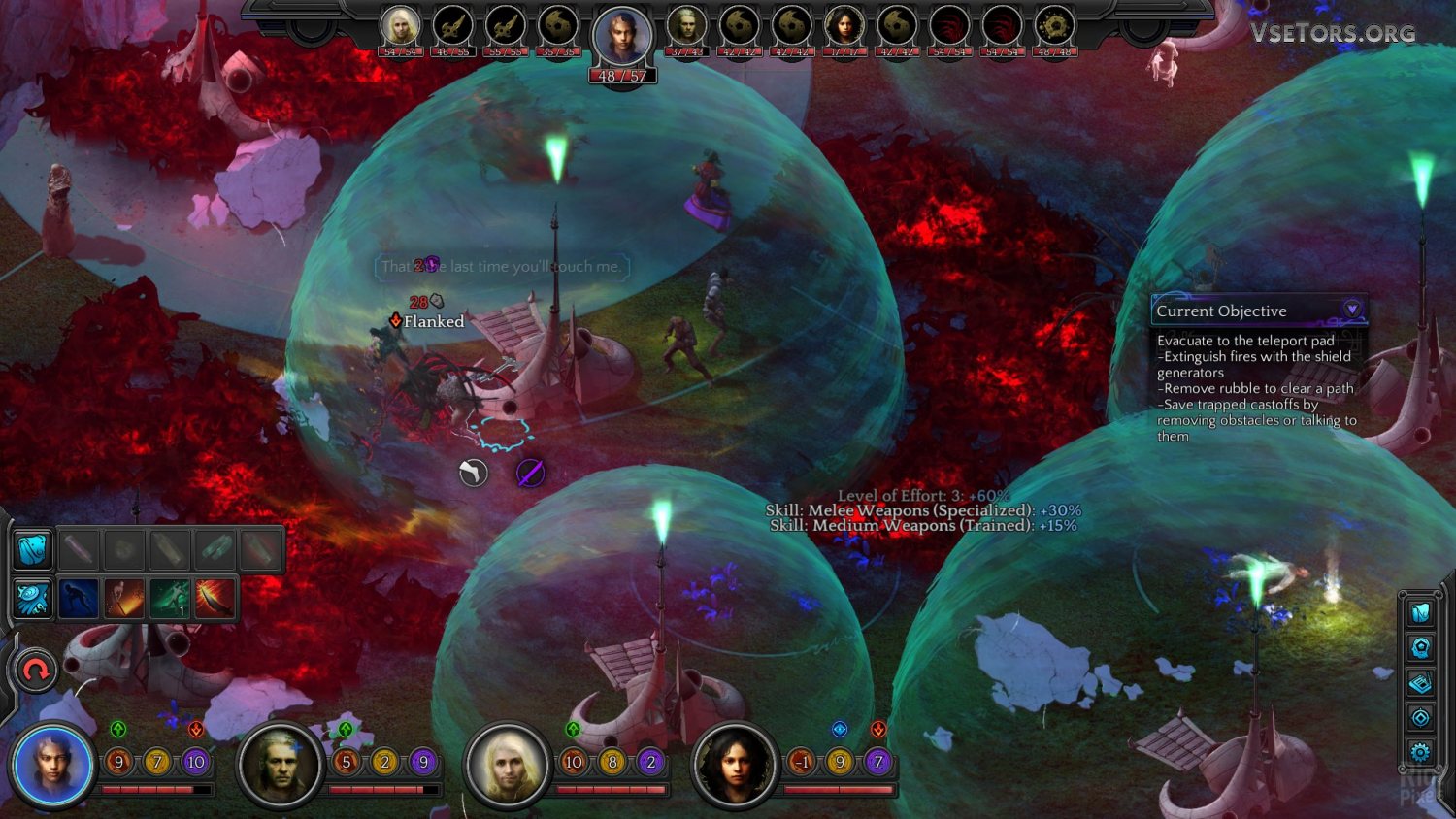Click the active turn portrait in initiative bar
Viewport: 1456px width, 819px height.
622,39
